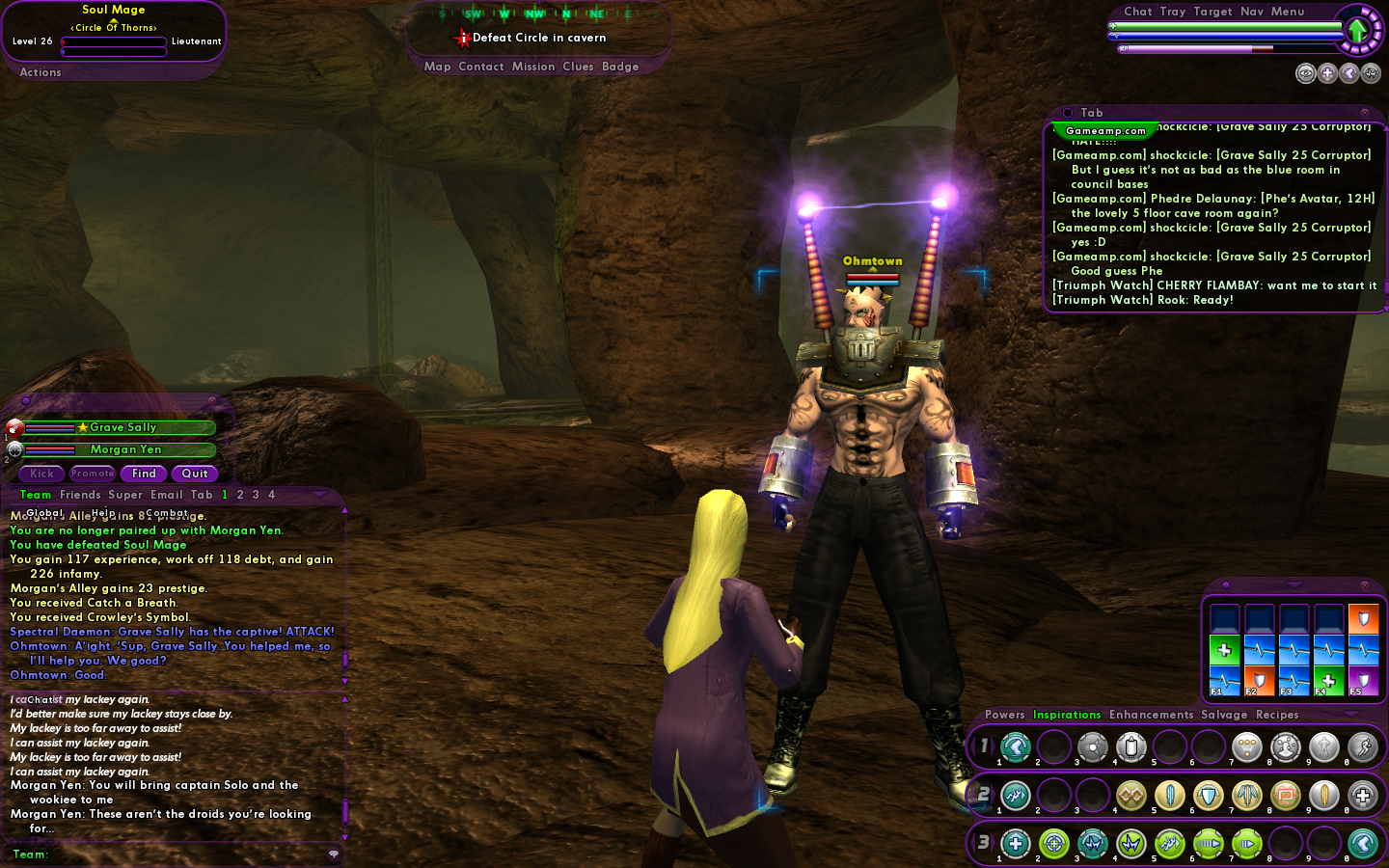Viewport: 1389px width, 868px height.
Task: Open the Actions menu for the target
Action: pos(41,72)
